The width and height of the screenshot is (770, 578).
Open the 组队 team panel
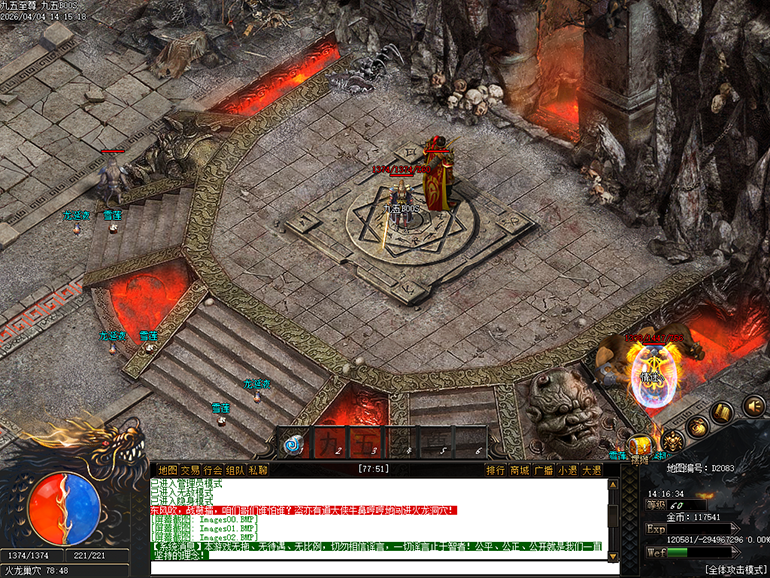pos(235,470)
